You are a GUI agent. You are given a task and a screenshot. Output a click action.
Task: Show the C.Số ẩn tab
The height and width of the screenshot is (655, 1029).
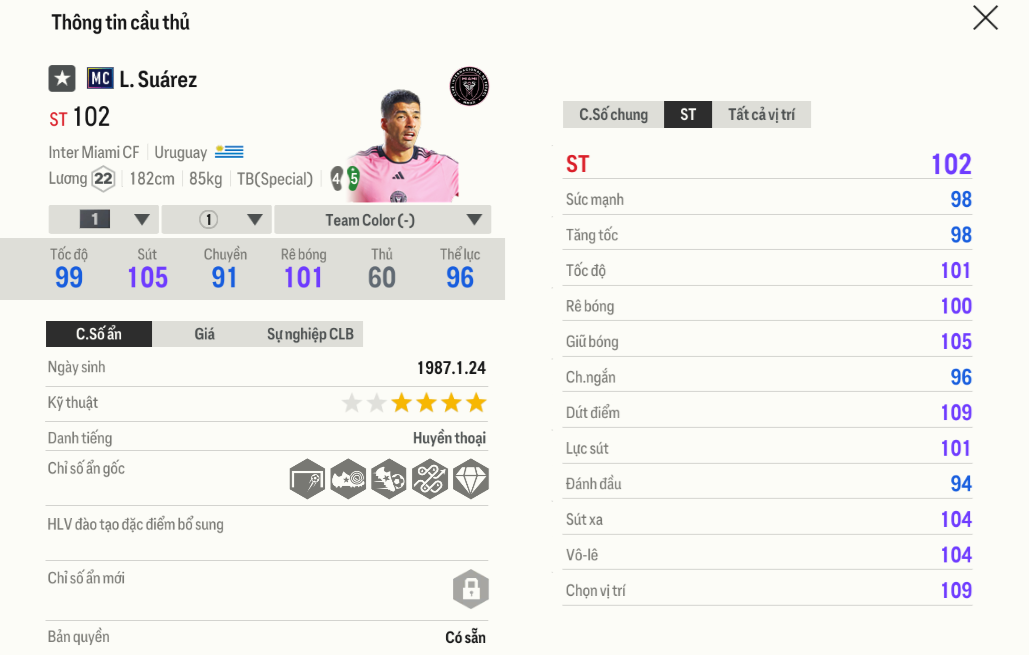tap(99, 334)
